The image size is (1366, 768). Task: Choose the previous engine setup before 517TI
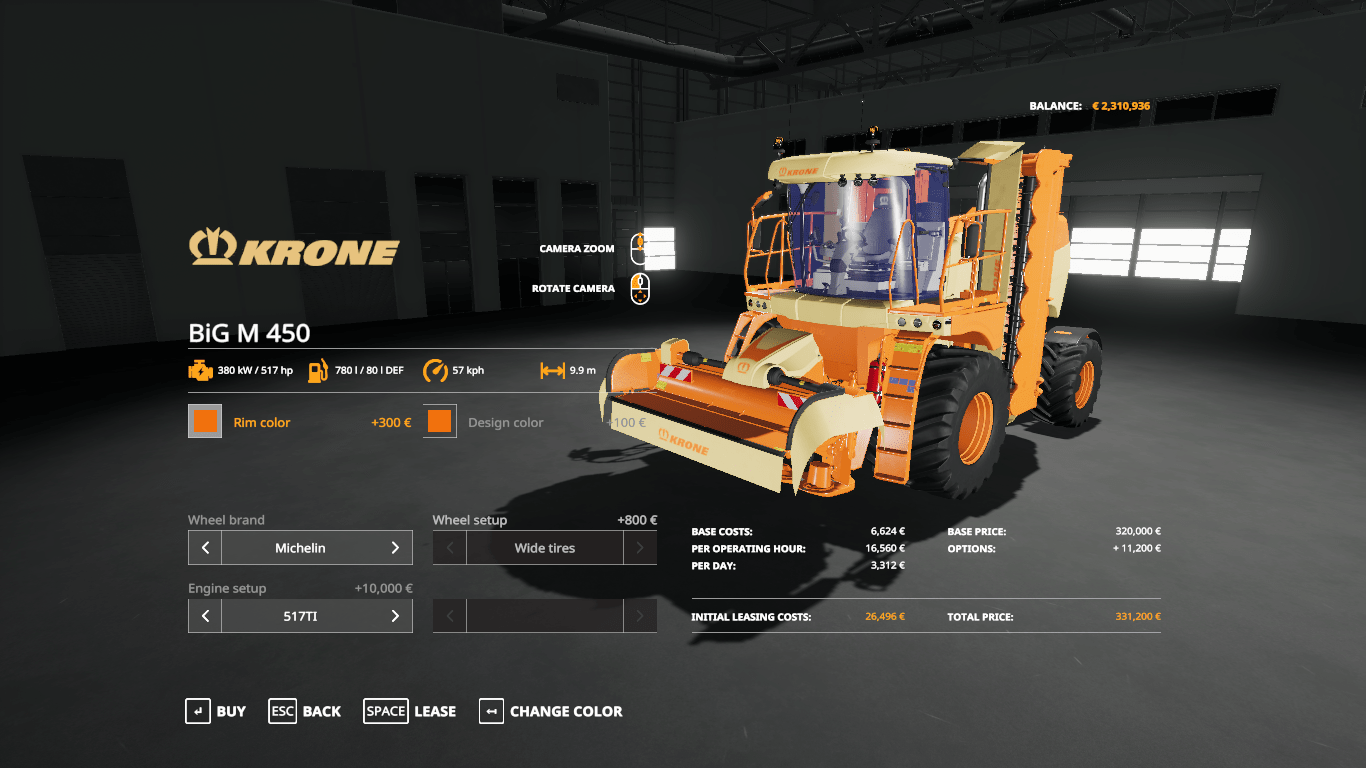[205, 616]
